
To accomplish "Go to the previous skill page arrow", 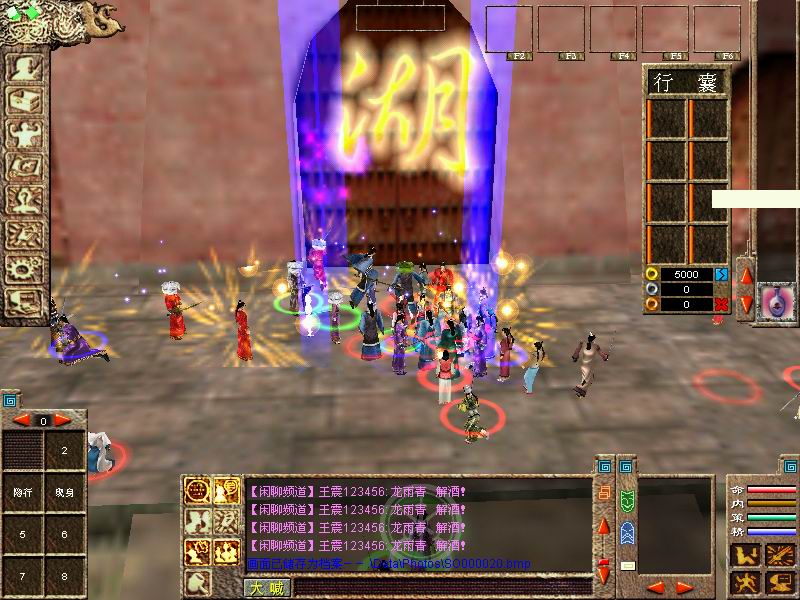I will pos(20,421).
